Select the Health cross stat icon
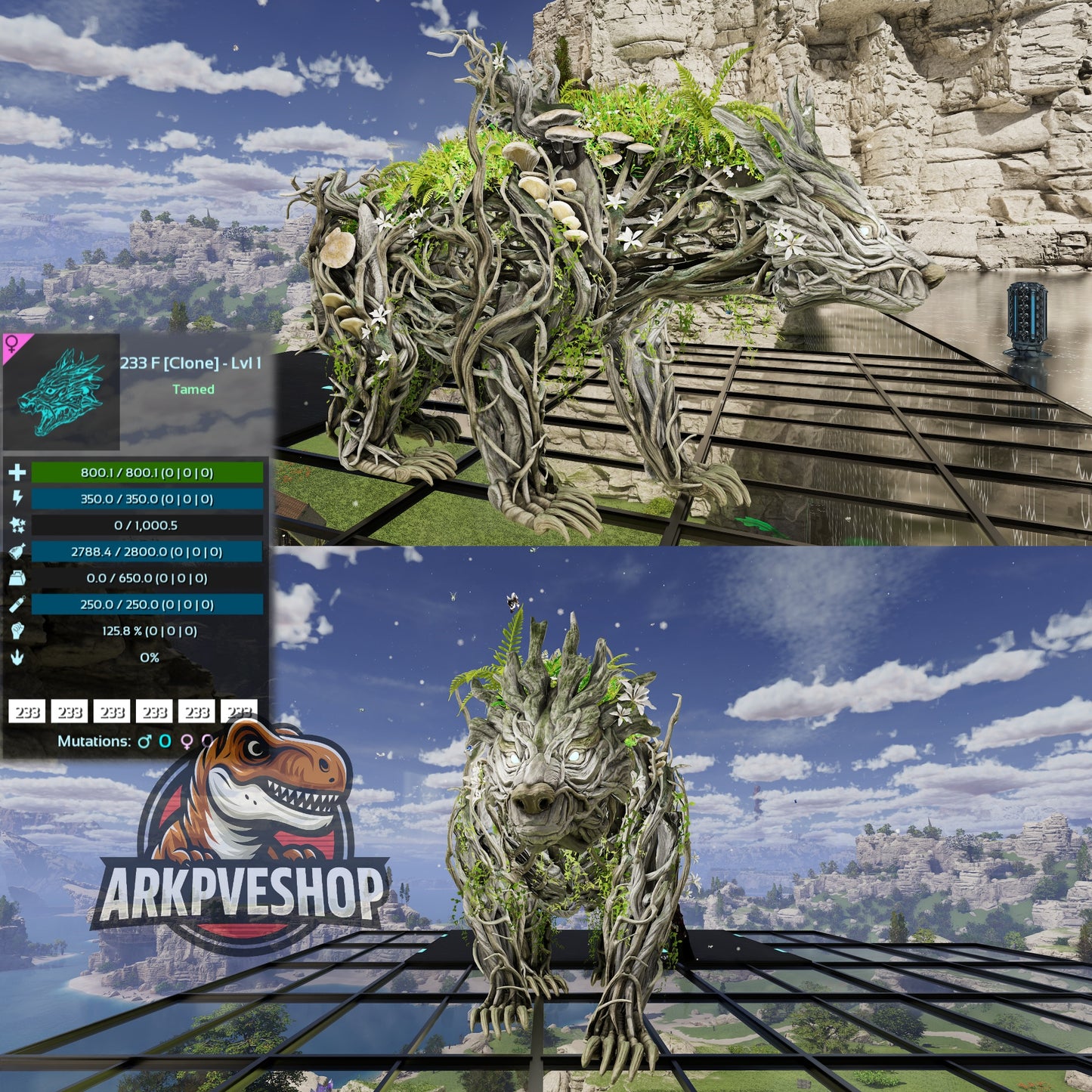 [17, 474]
